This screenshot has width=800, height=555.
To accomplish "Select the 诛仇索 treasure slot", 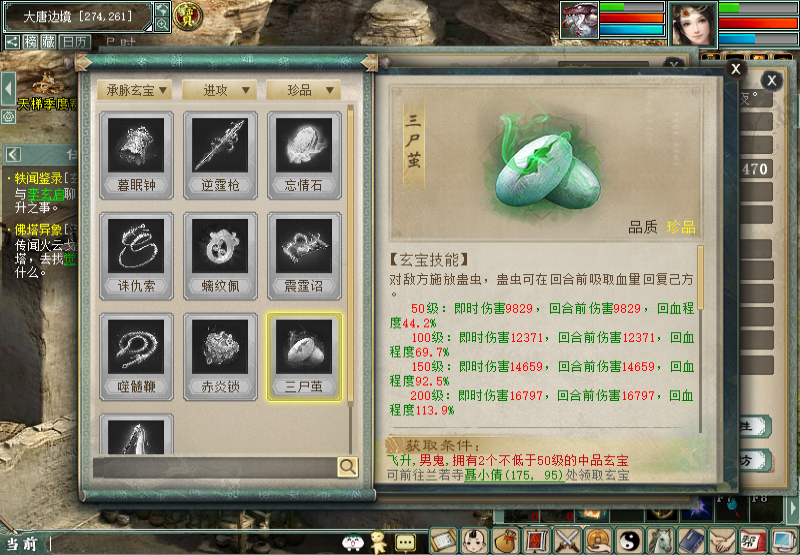I will pos(136,255).
